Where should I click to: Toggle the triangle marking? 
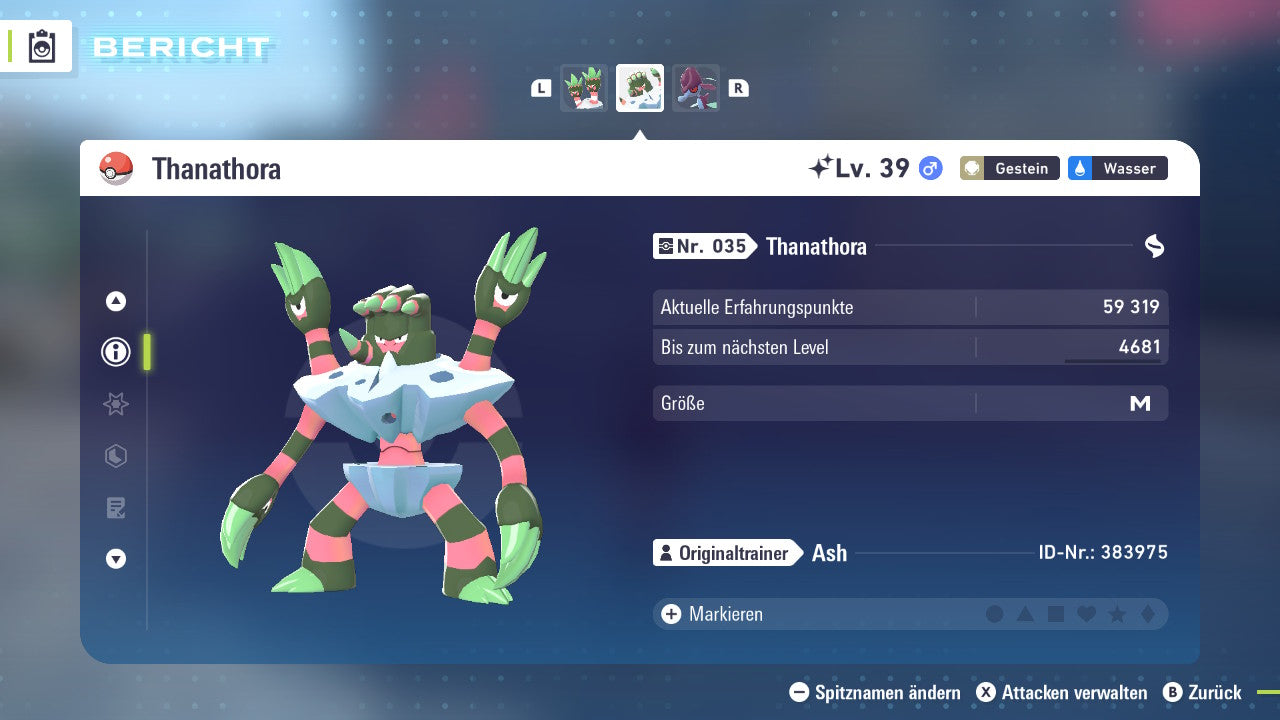click(1025, 614)
